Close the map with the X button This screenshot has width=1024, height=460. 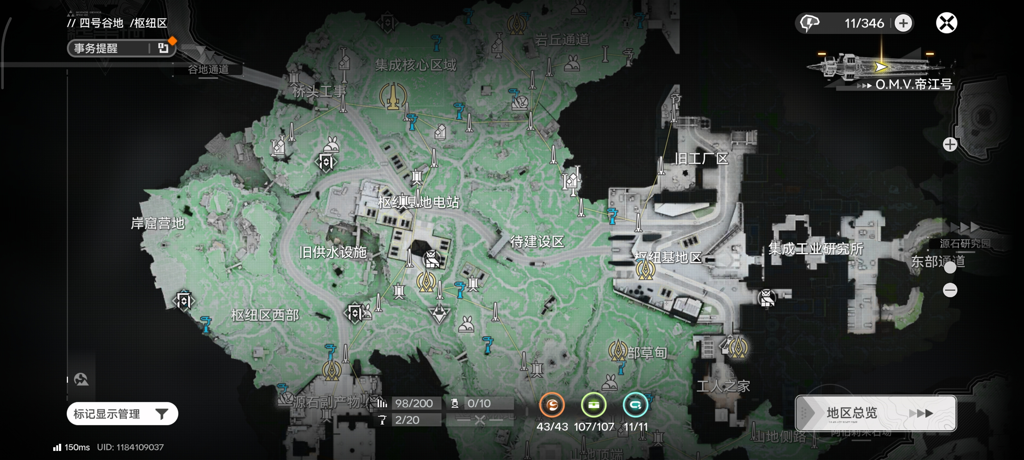coord(946,22)
